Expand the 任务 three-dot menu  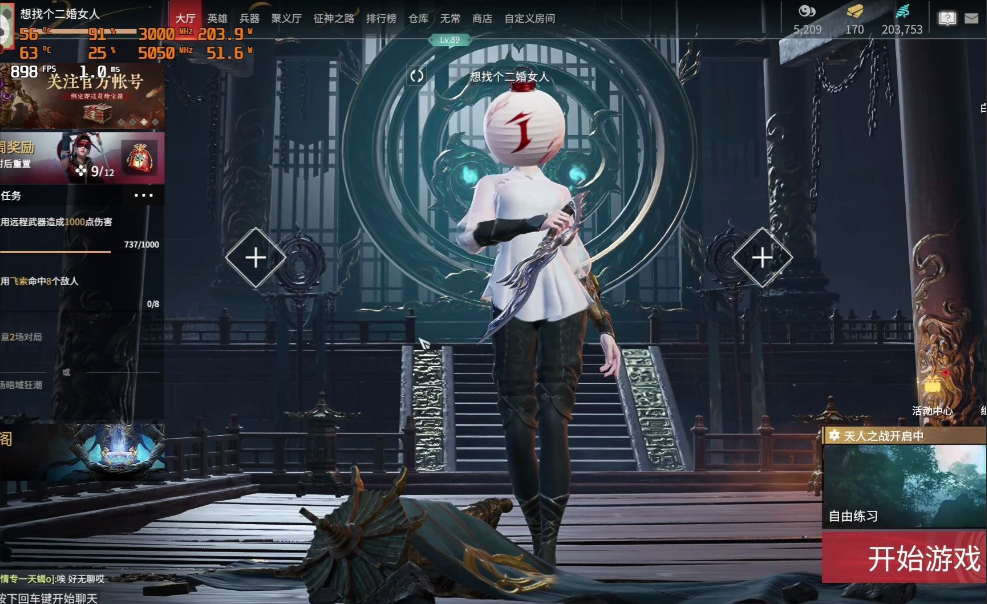[x=144, y=195]
